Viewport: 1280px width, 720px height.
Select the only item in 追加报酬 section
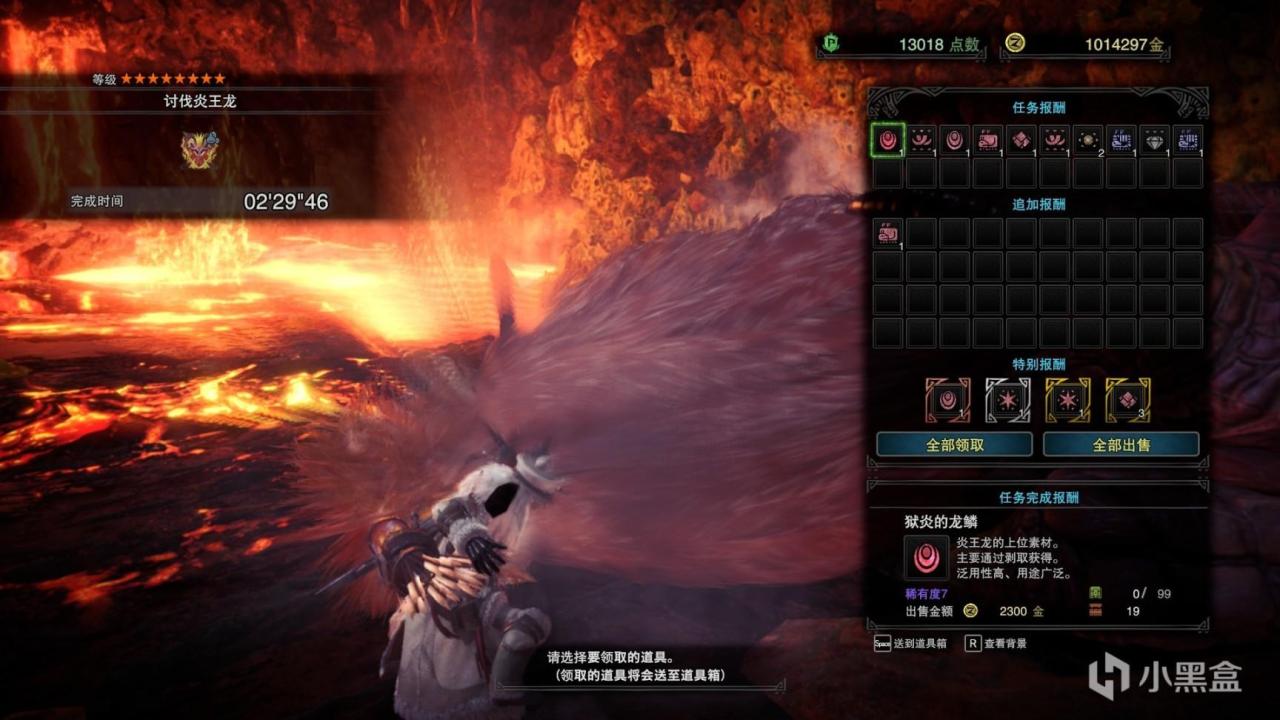click(888, 234)
